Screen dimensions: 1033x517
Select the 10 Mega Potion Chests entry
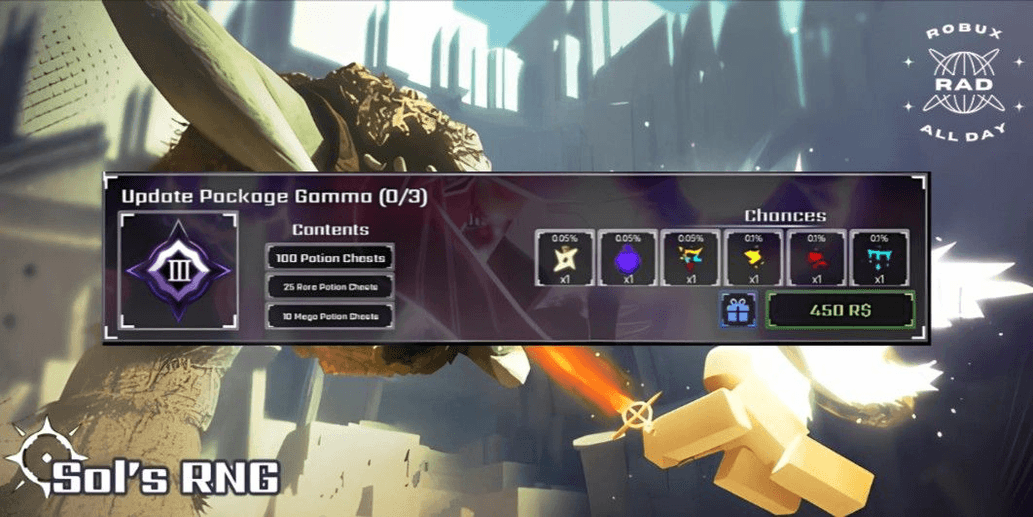330,317
